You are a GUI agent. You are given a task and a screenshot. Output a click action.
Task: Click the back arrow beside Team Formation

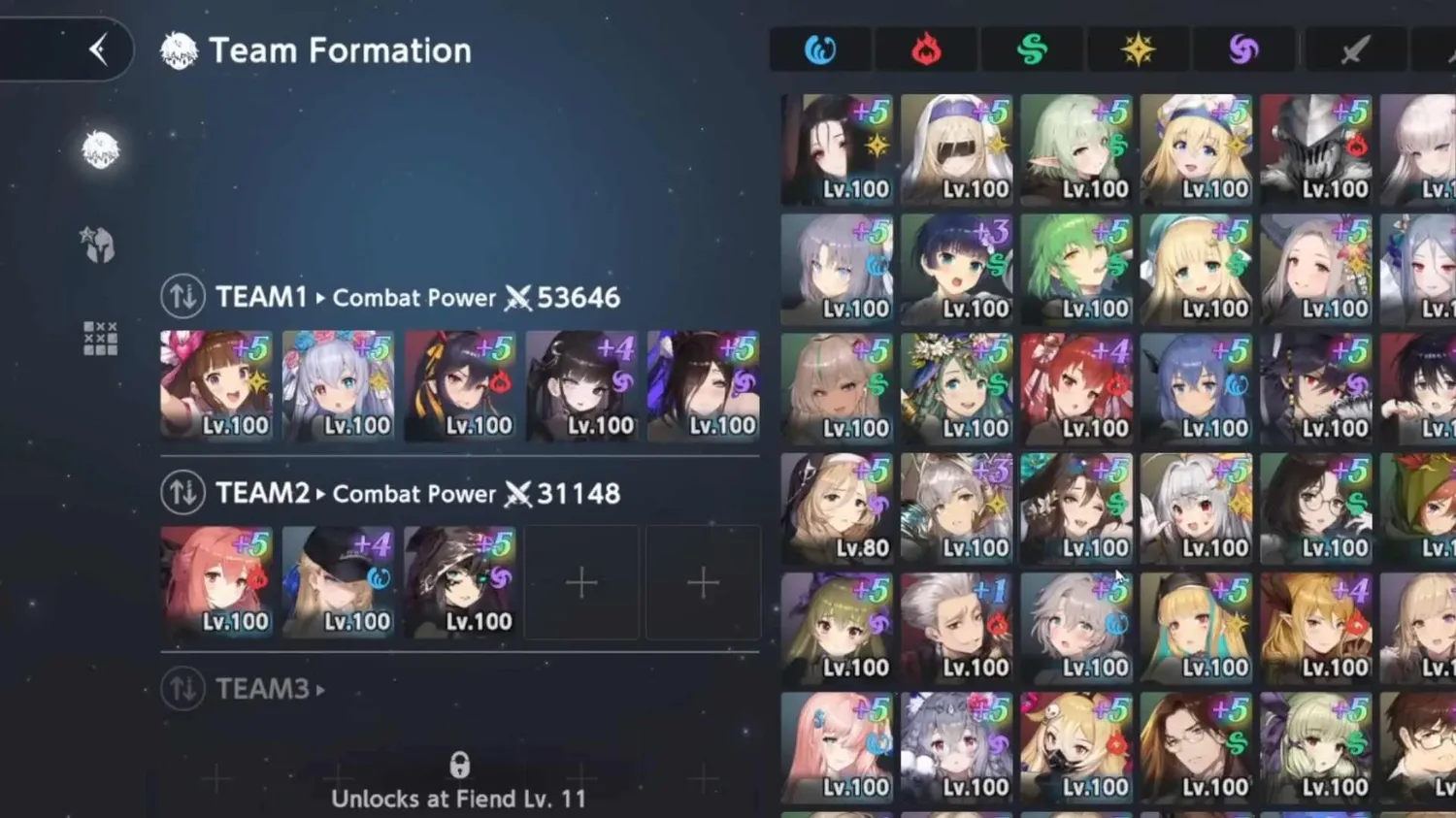[x=96, y=49]
